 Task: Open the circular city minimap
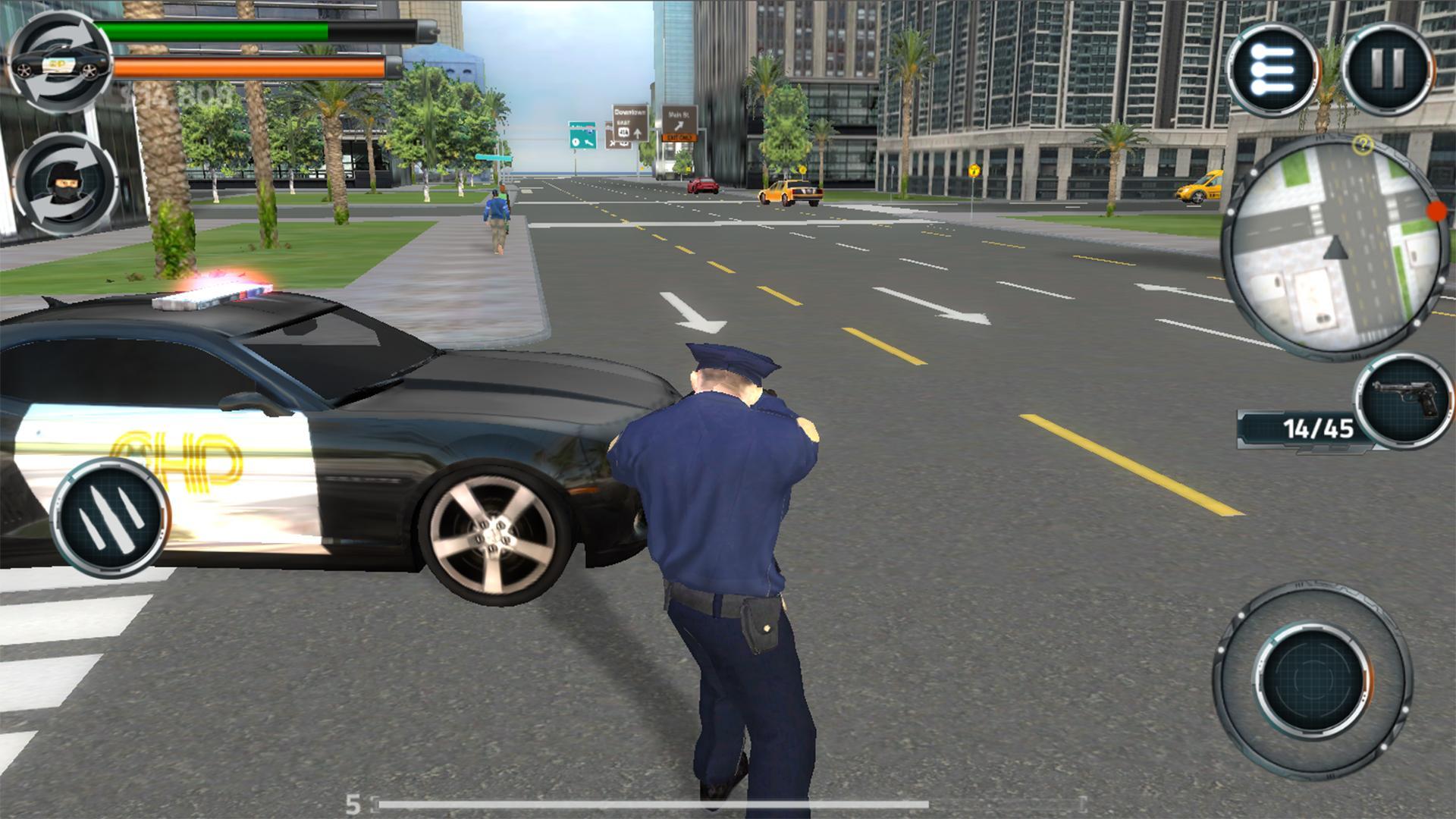[1335, 245]
